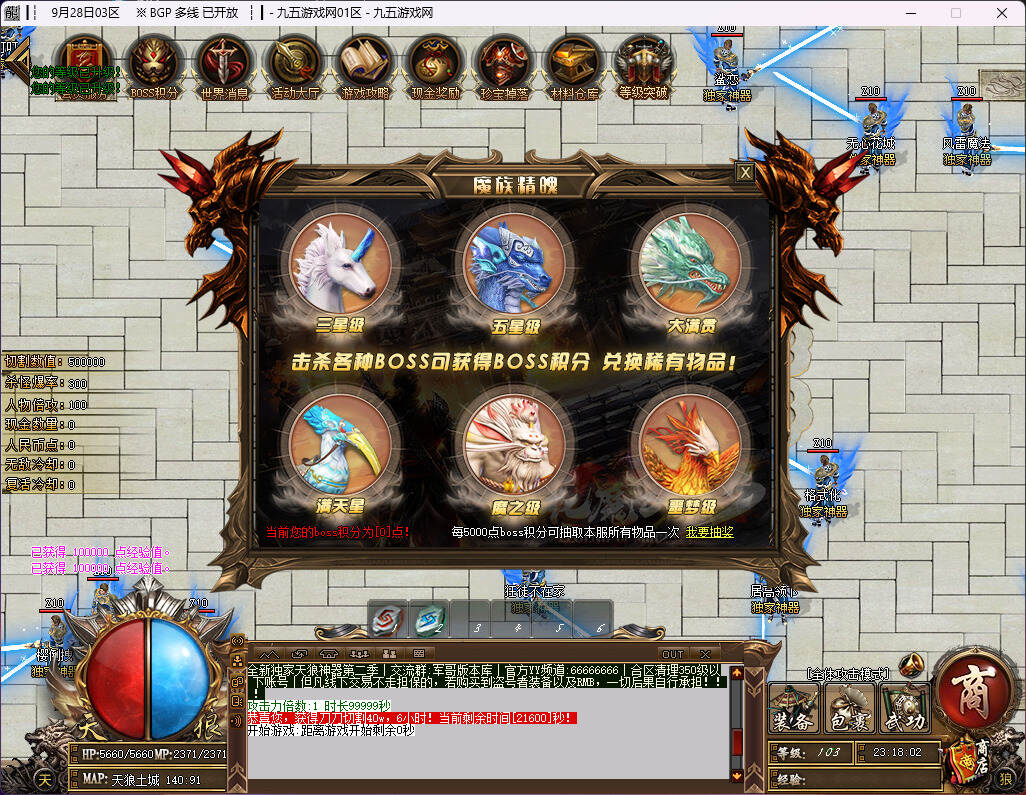The image size is (1026, 795).
Task: Open 现金奖励 cash rewards
Action: pyautogui.click(x=435, y=67)
